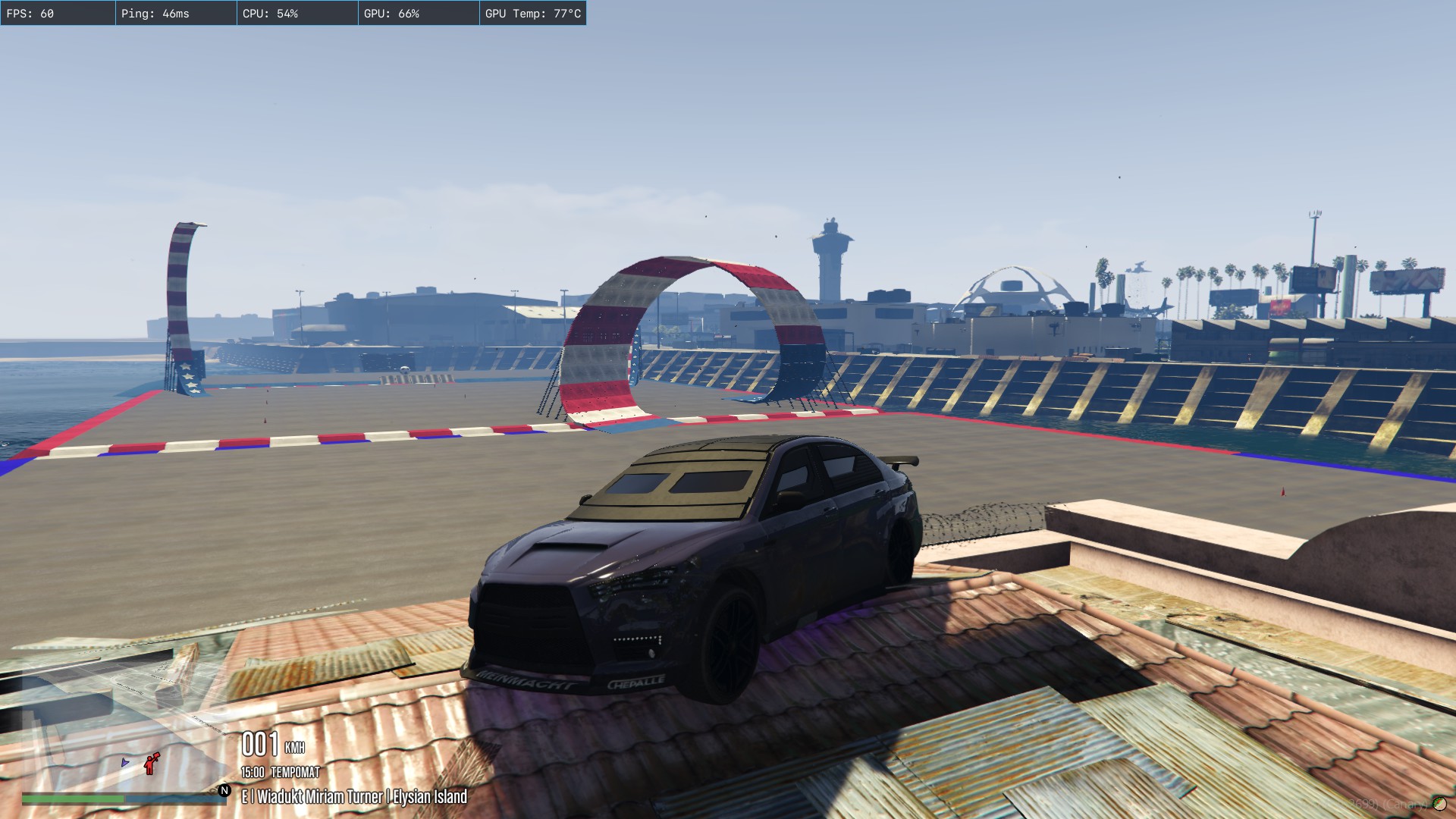The height and width of the screenshot is (819, 1456).
Task: Click the north compass N marker
Action: click(224, 790)
